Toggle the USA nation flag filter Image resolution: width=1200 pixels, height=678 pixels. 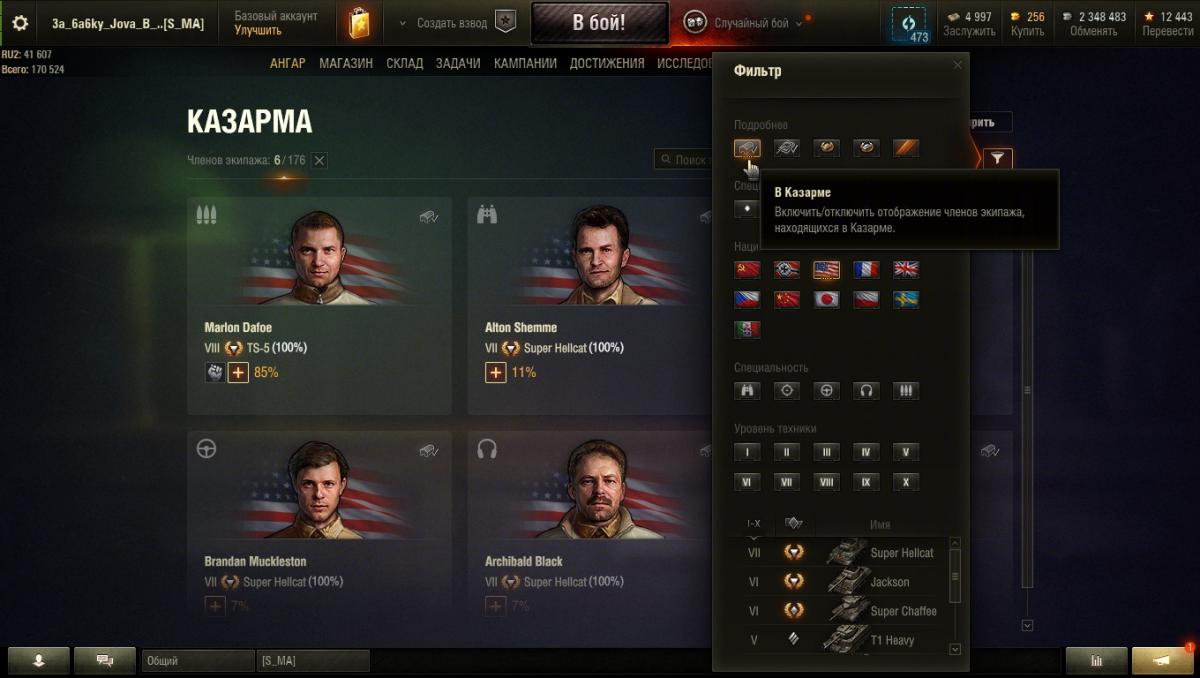click(x=826, y=269)
